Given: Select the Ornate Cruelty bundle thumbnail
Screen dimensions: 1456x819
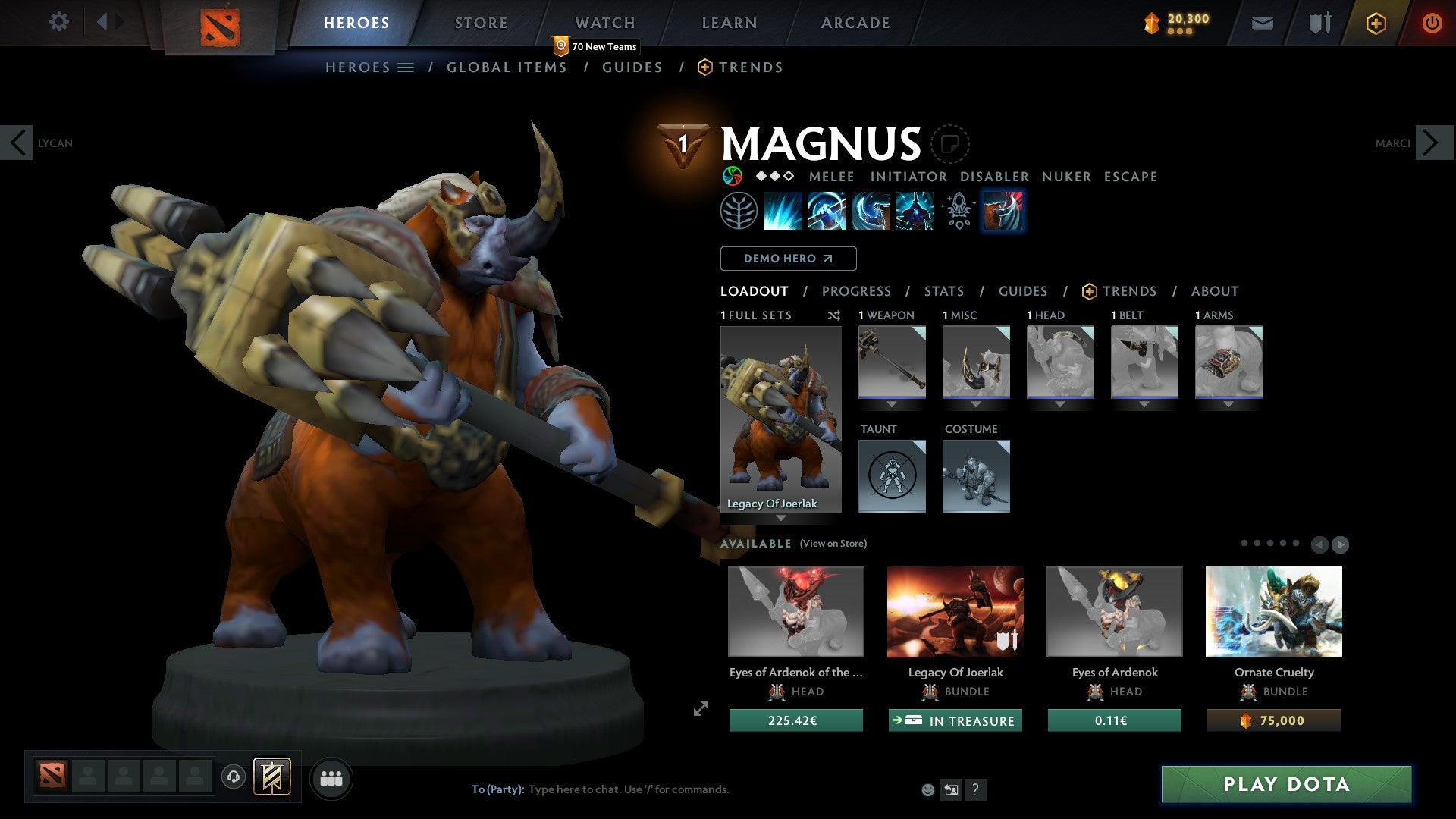Looking at the screenshot, I should (1273, 611).
